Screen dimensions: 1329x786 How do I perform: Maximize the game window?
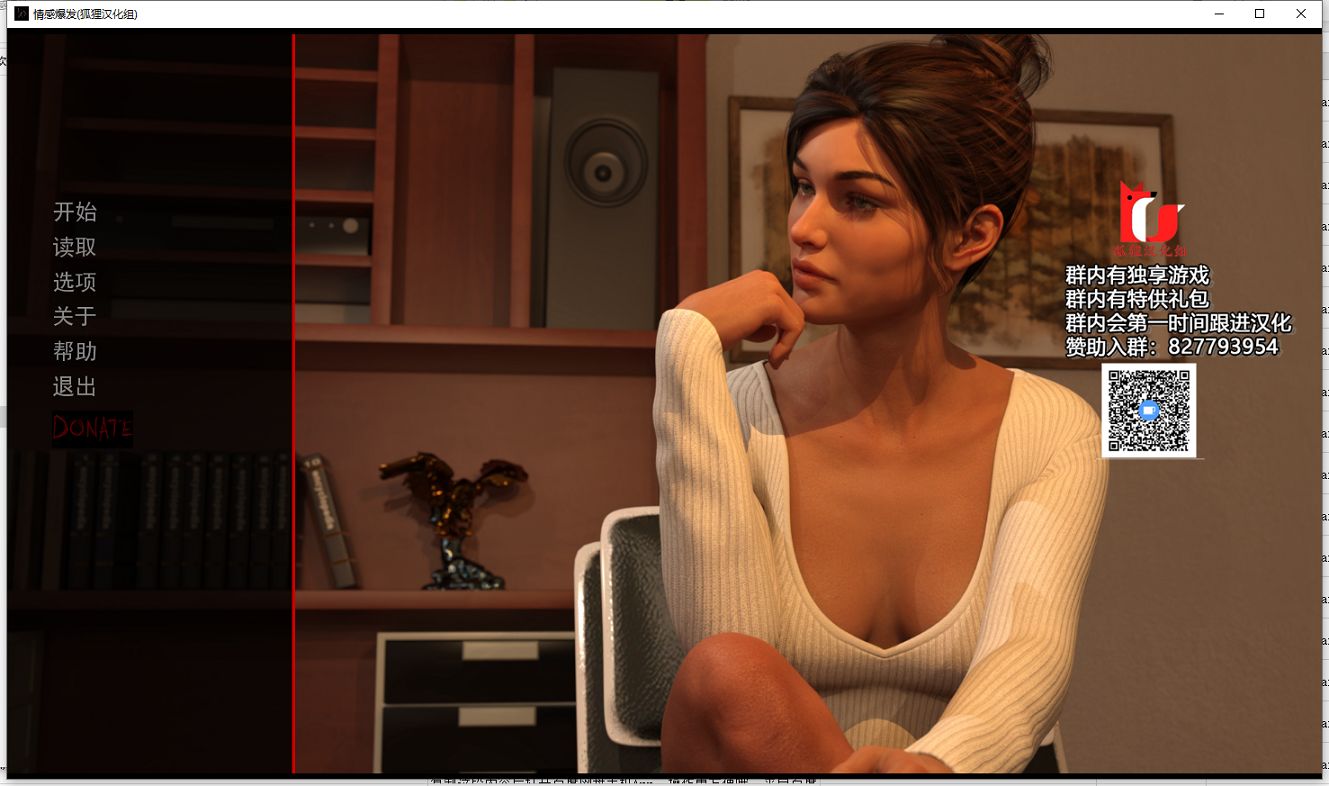[1259, 14]
